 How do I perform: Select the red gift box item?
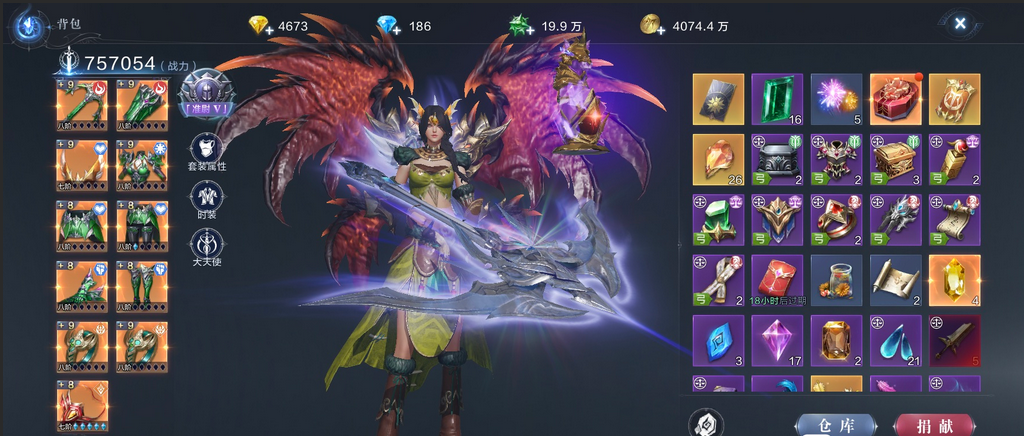pyautogui.click(x=895, y=99)
